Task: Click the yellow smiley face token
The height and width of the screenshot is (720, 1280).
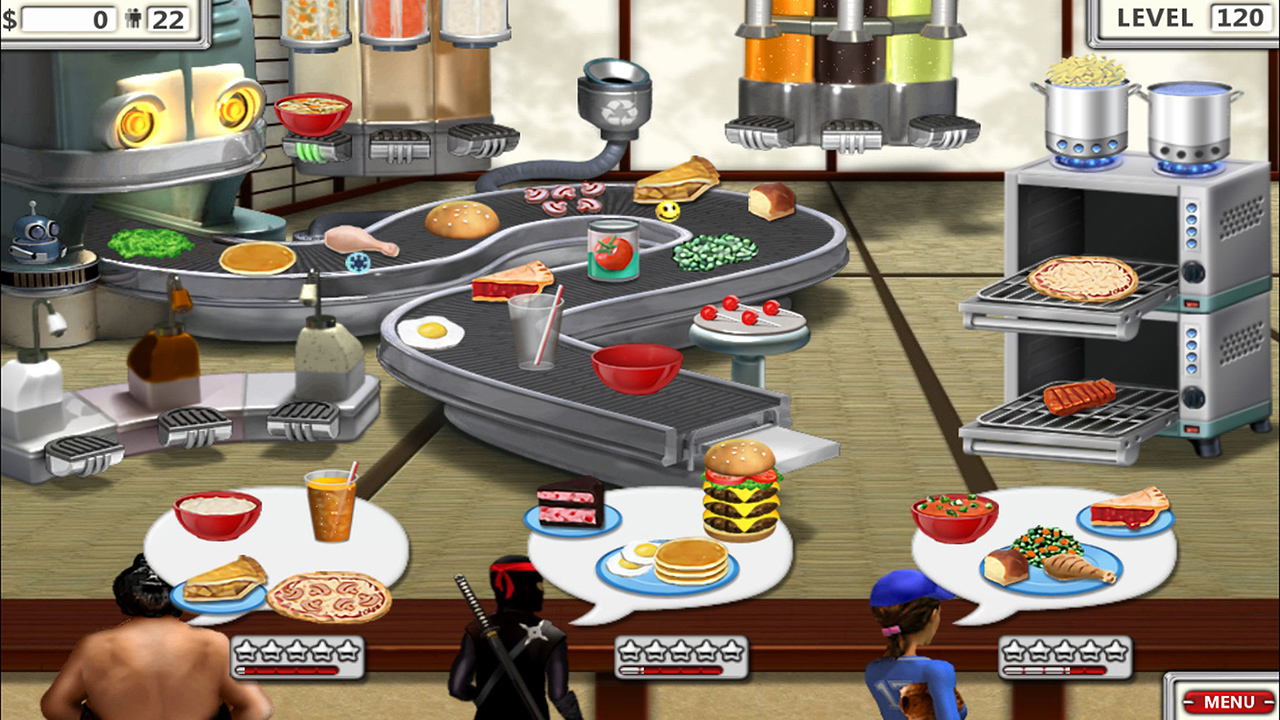Action: tap(668, 212)
